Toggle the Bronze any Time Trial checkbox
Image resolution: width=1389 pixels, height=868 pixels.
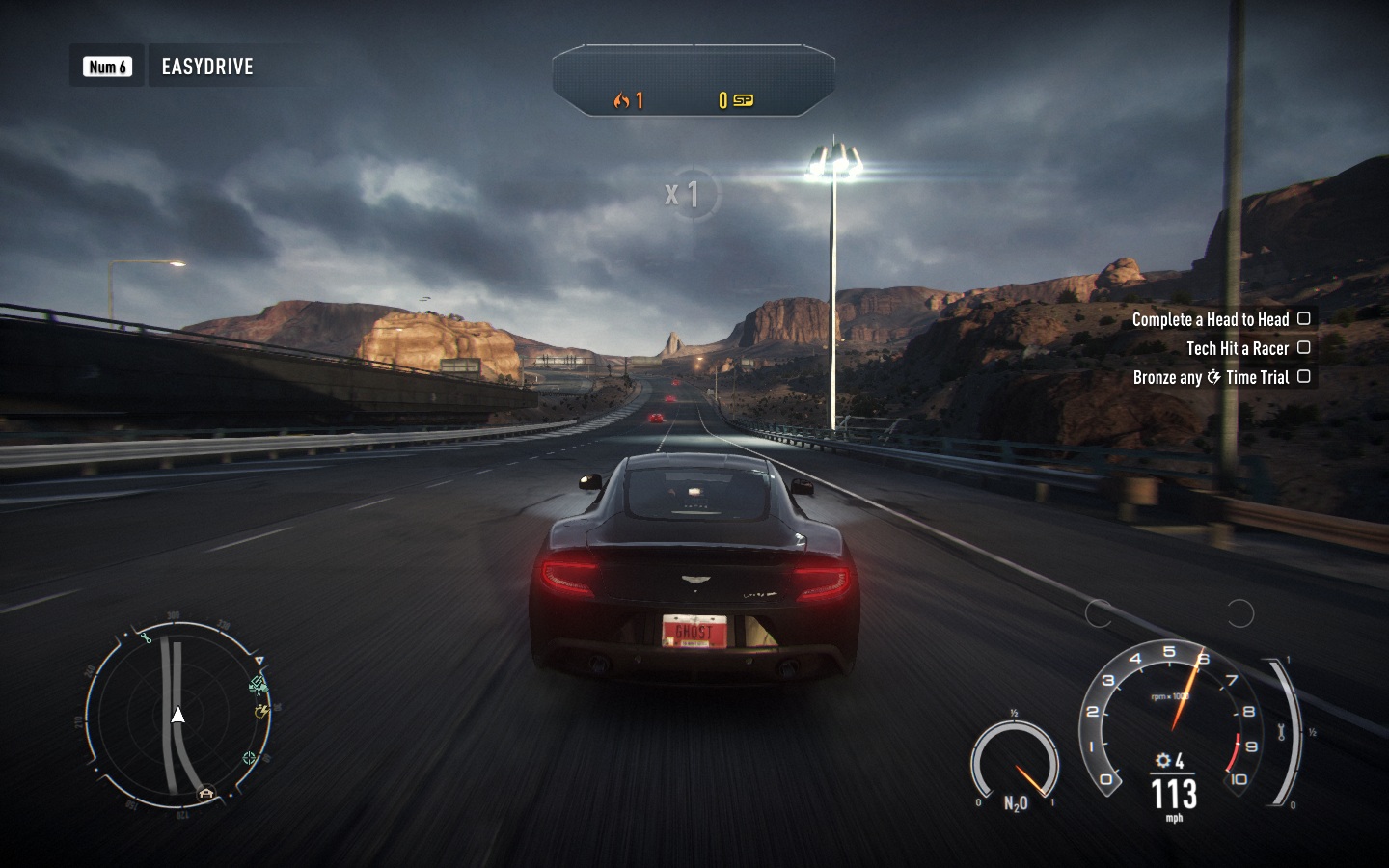[1304, 376]
